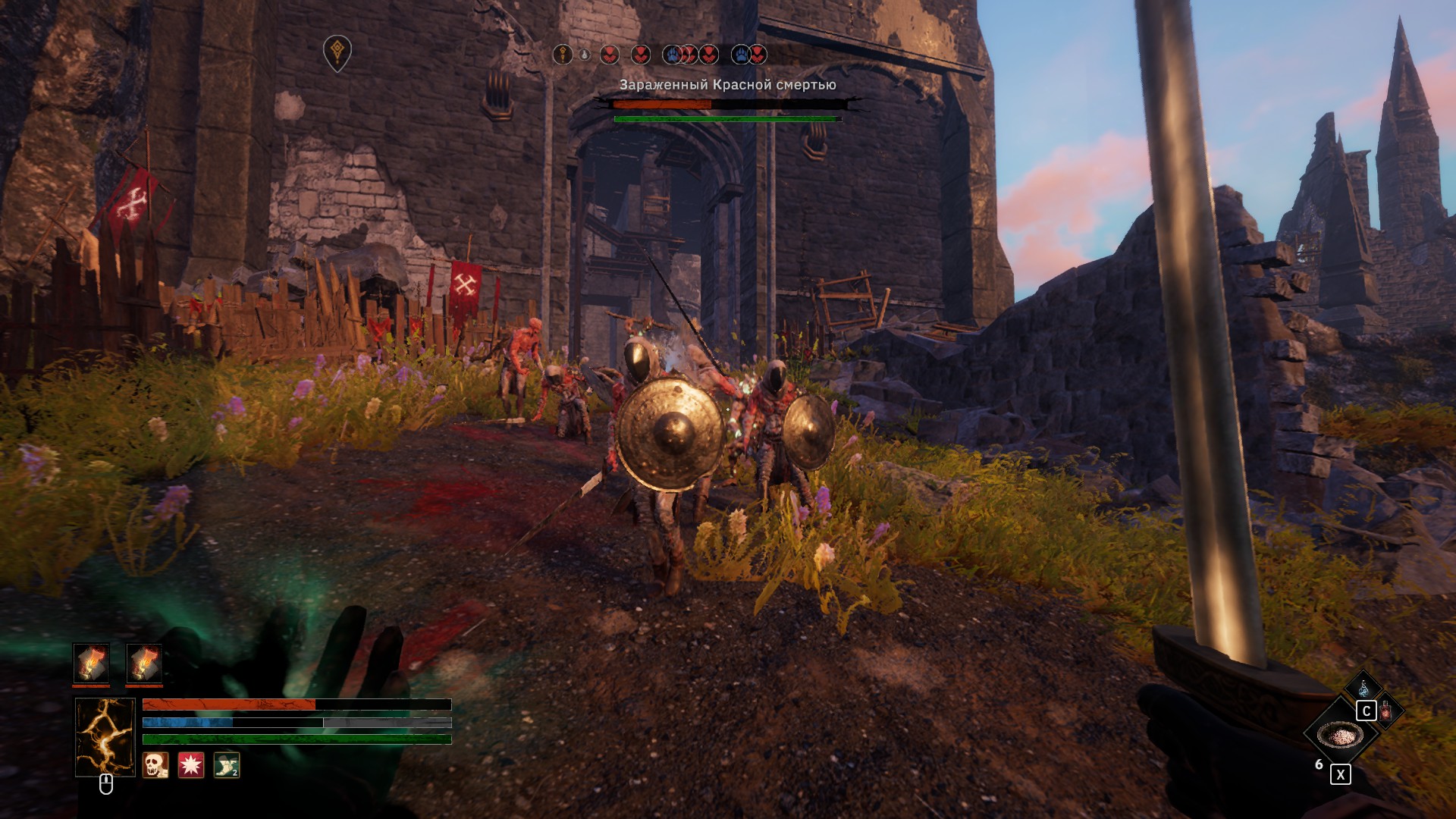Screen dimensions: 1456x819
Task: Click the teardrop-shaped quest waypoint pin
Action: [337, 53]
